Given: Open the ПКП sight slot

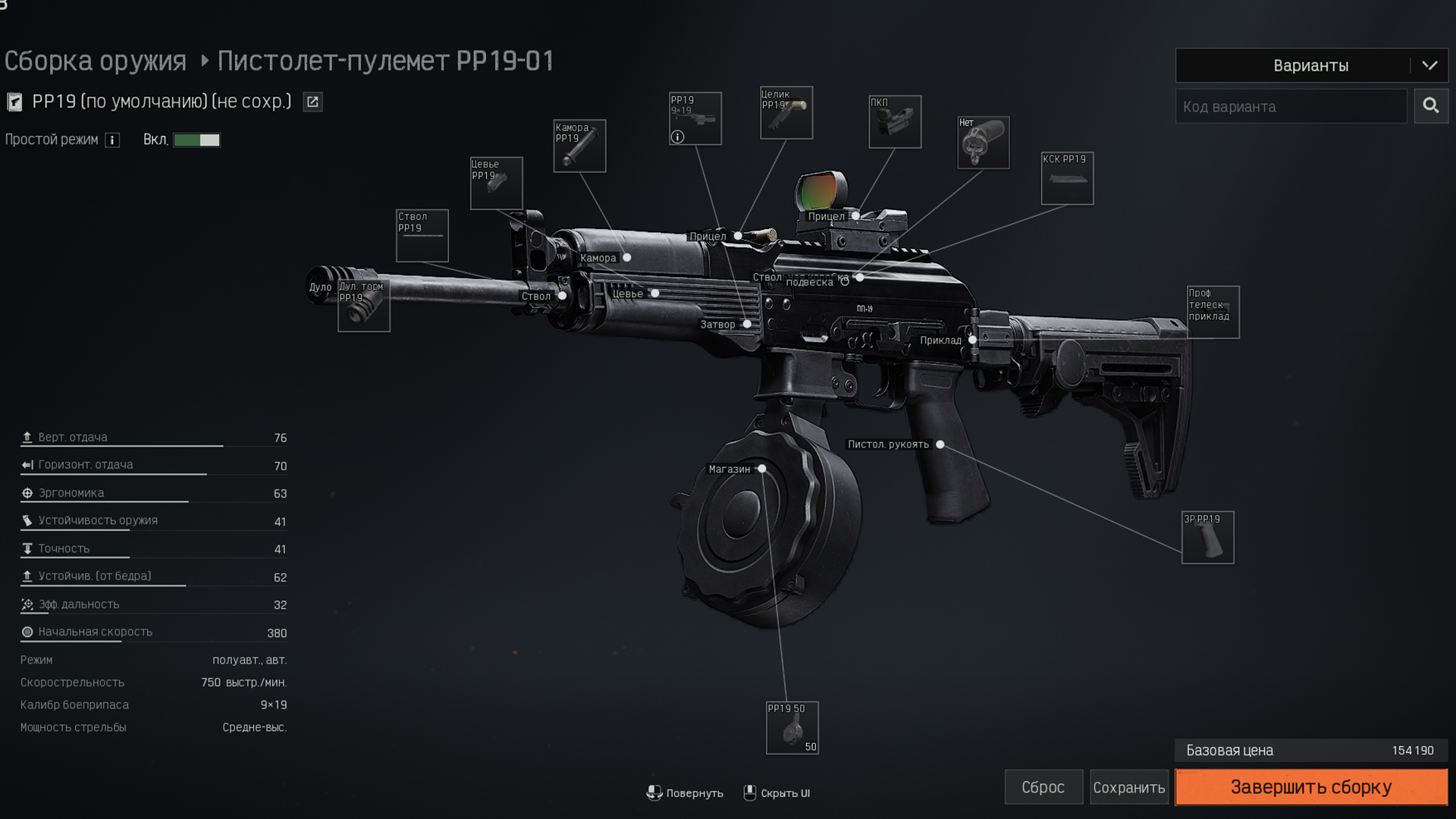Looking at the screenshot, I should point(895,122).
